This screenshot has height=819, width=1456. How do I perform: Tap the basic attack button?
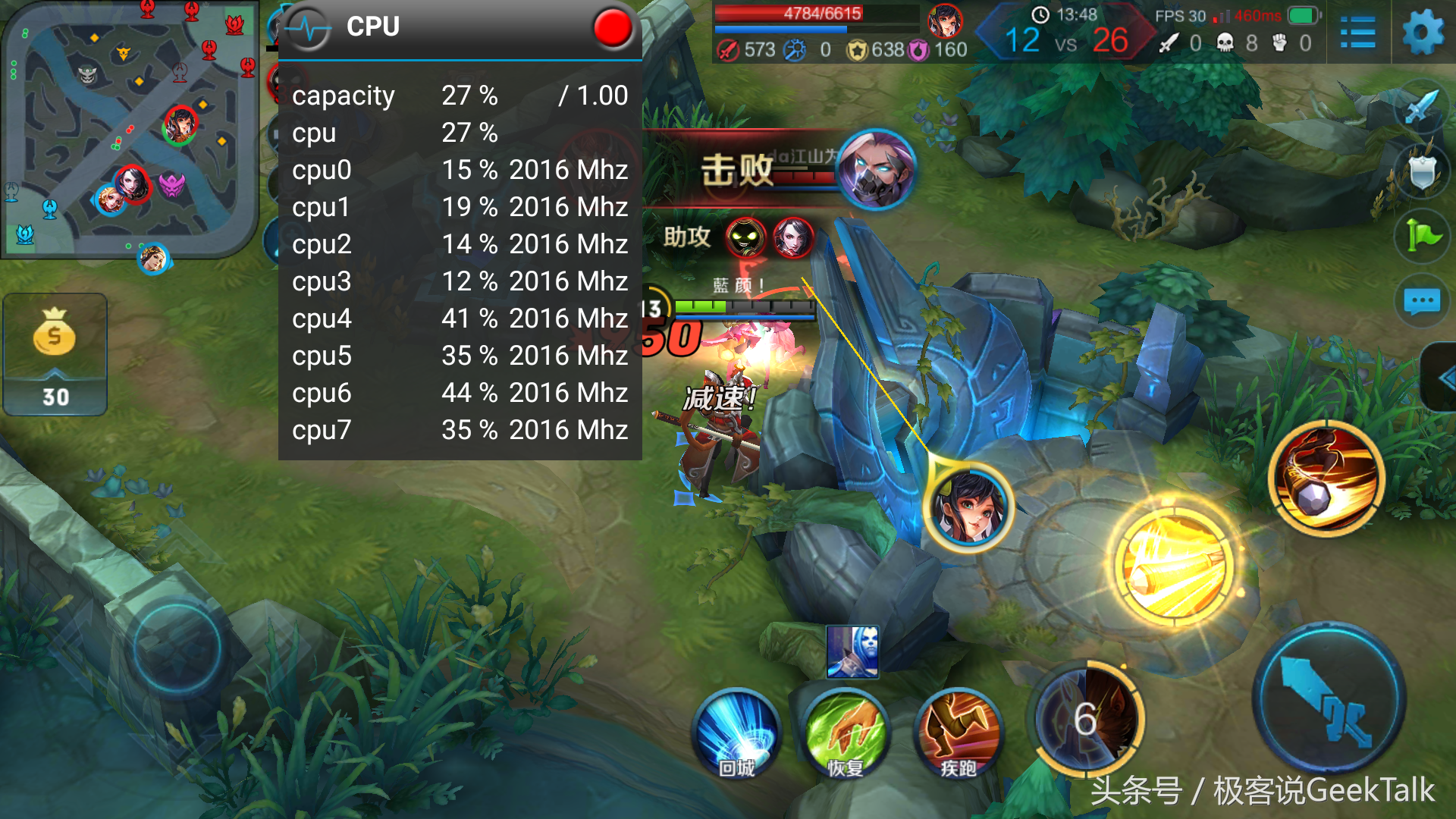pyautogui.click(x=1329, y=698)
